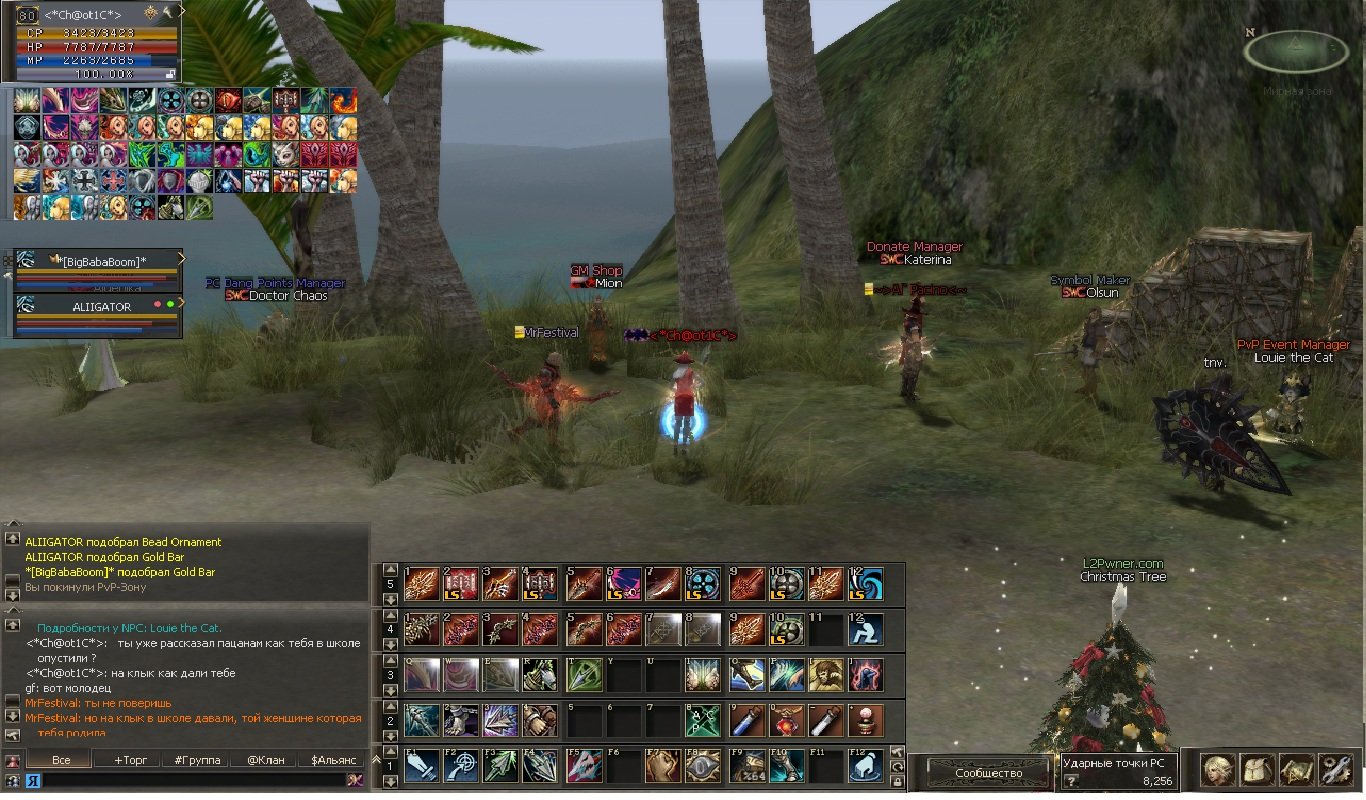Activate the sword attack action in F1

421,766
